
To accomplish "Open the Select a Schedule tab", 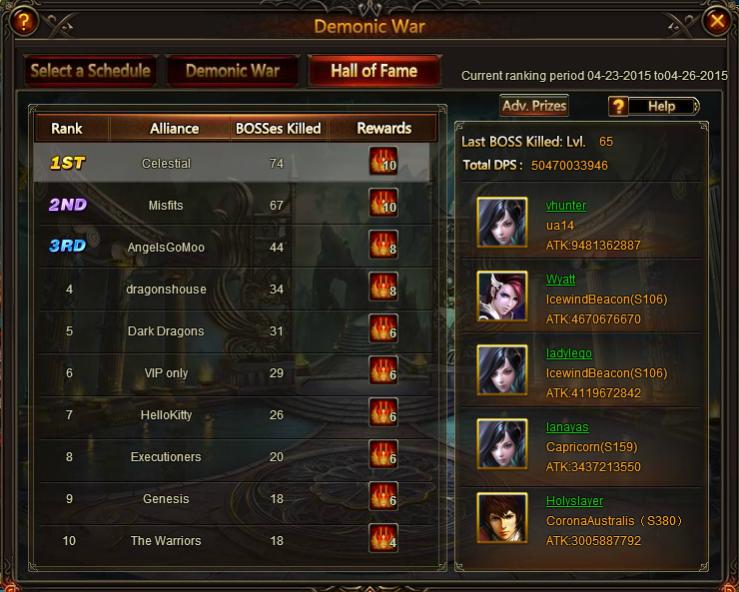I will [90, 71].
